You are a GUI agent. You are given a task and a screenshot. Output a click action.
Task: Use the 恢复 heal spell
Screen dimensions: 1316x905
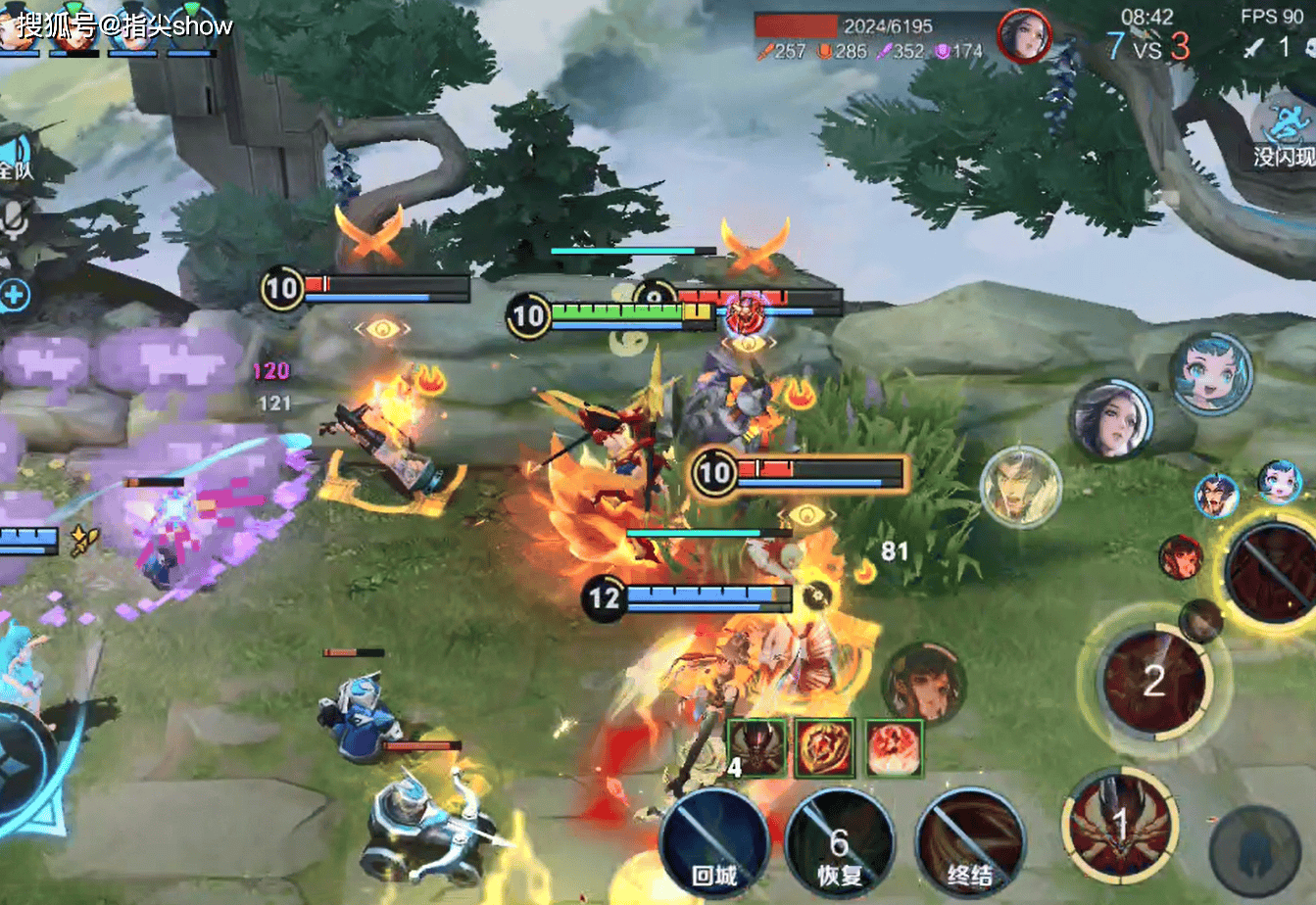click(840, 844)
